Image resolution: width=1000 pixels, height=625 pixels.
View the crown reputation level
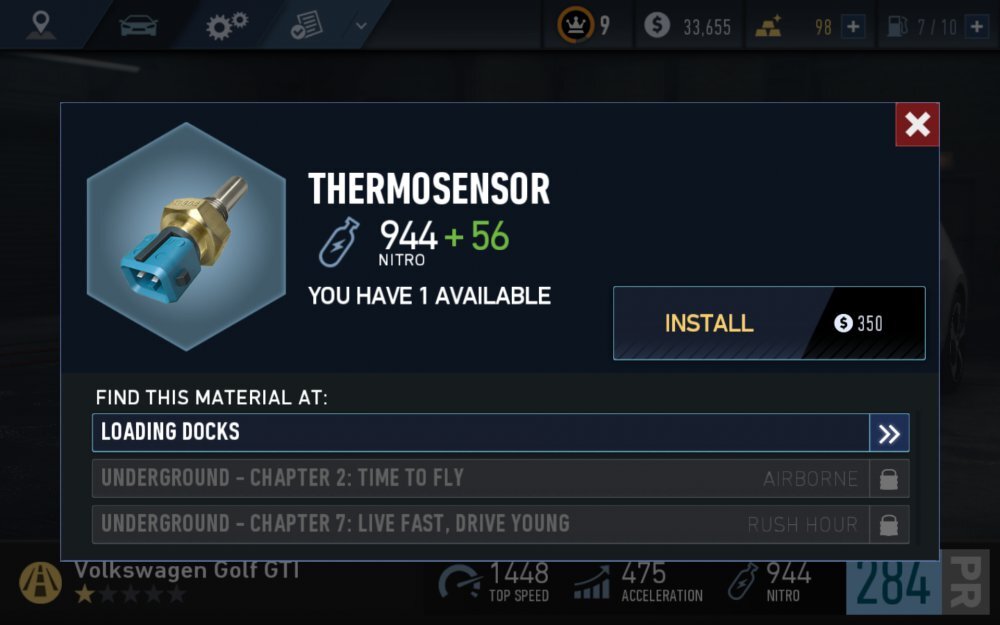pos(585,26)
